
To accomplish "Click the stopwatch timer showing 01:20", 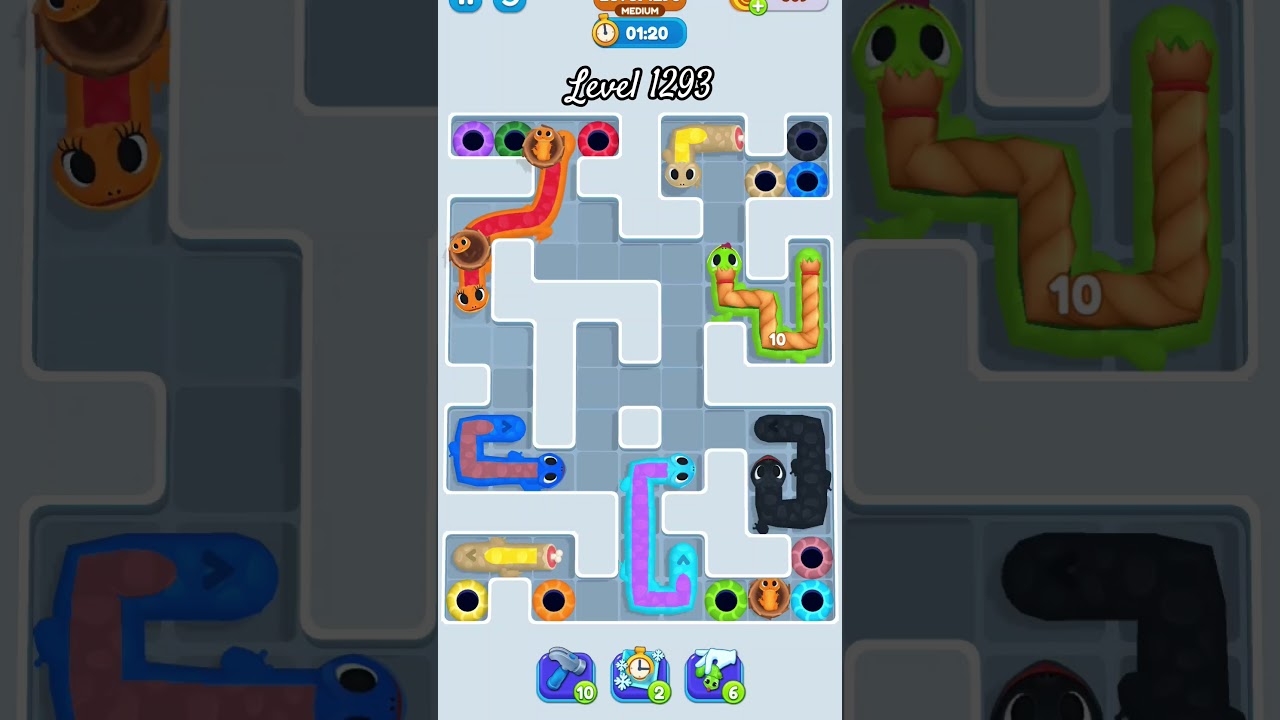I will pos(640,32).
